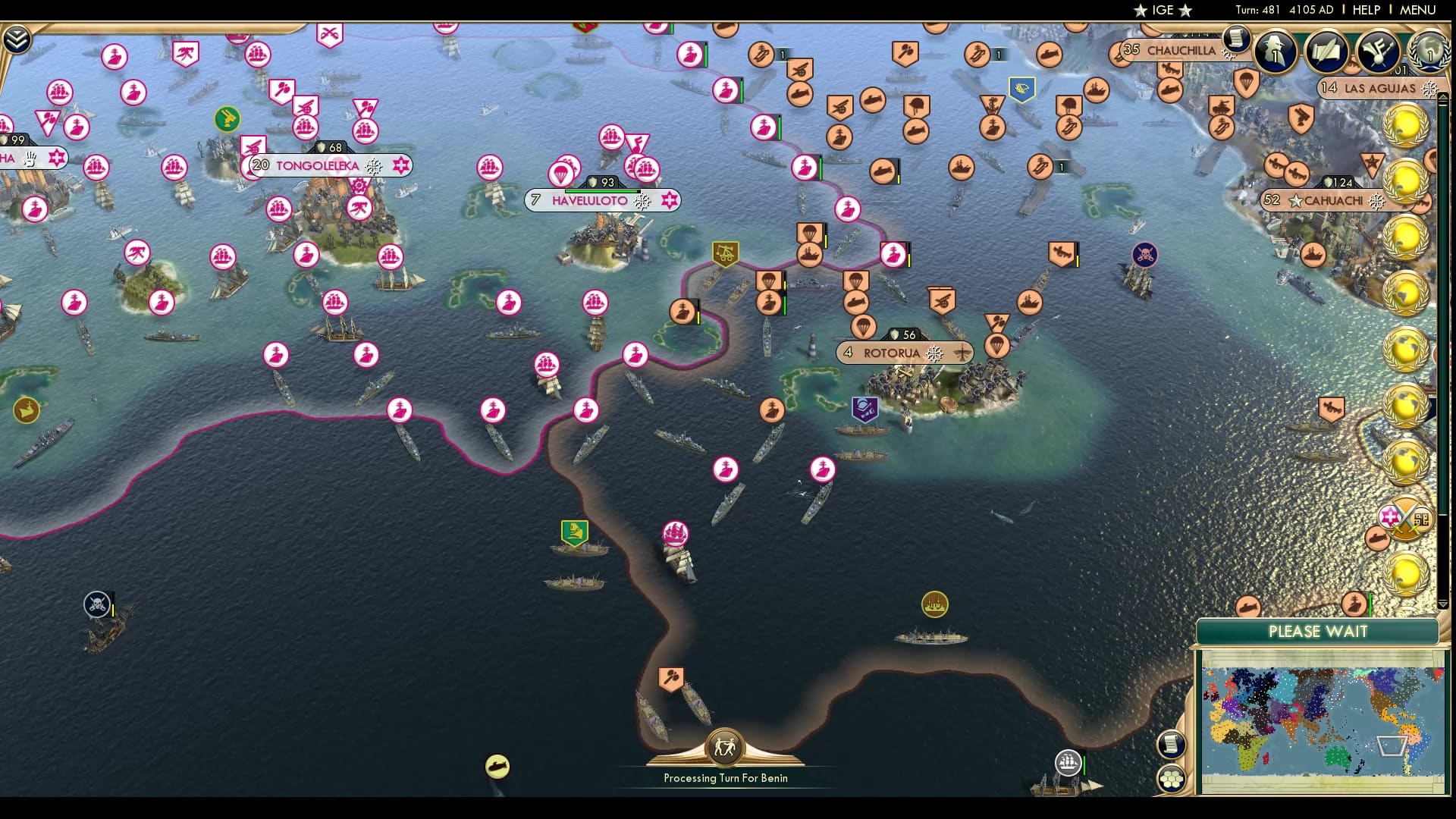1456x819 pixels.
Task: Click the IGE editor button
Action: coord(1164,11)
